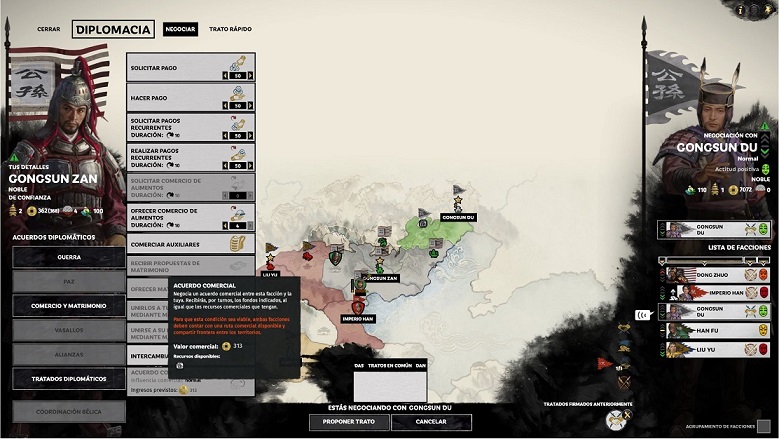
Task: Select Han Fu in faction list
Action: 714,329
